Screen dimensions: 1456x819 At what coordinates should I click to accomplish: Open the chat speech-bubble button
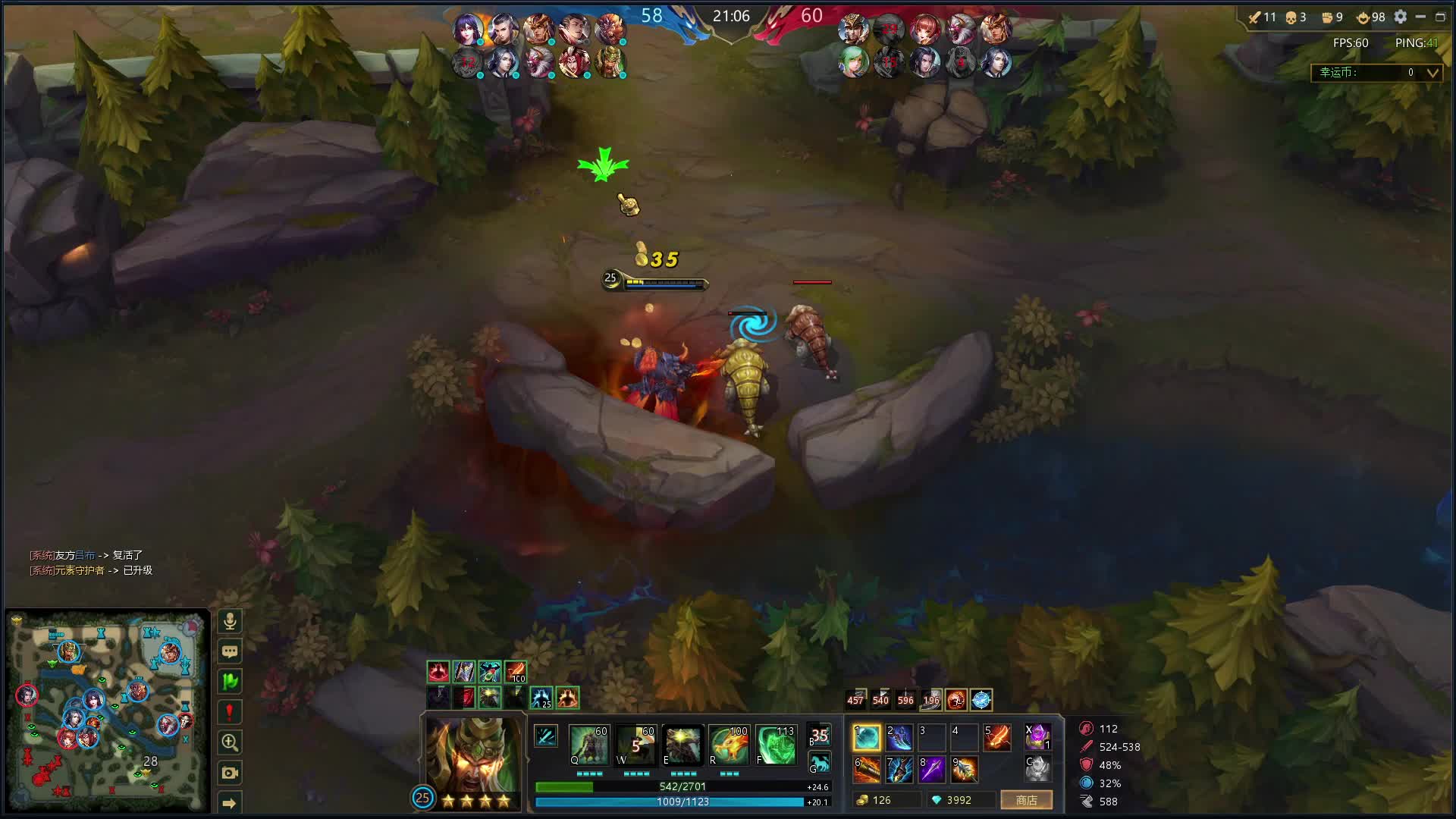pos(230,651)
